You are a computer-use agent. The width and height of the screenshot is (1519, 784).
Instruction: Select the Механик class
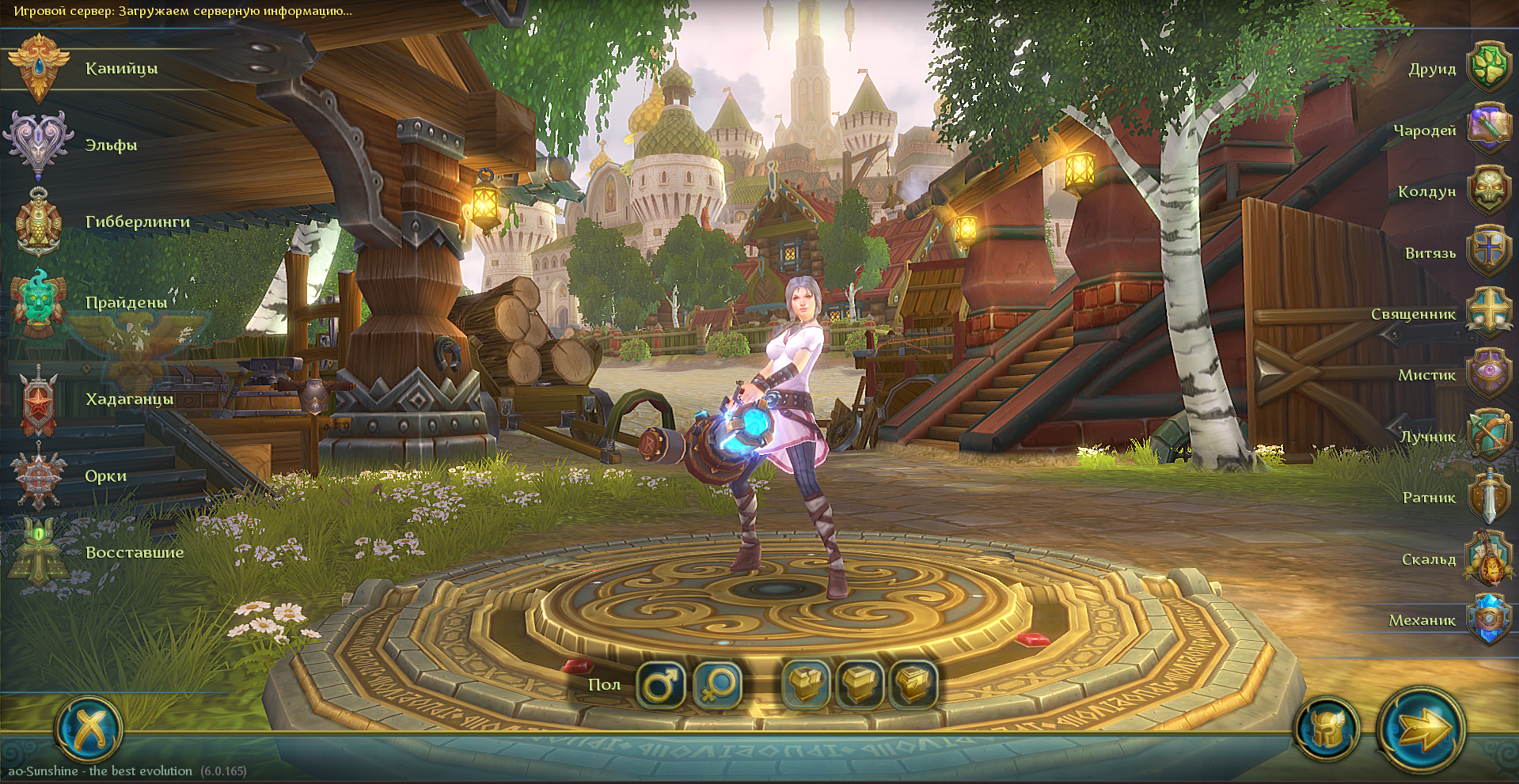(1488, 619)
